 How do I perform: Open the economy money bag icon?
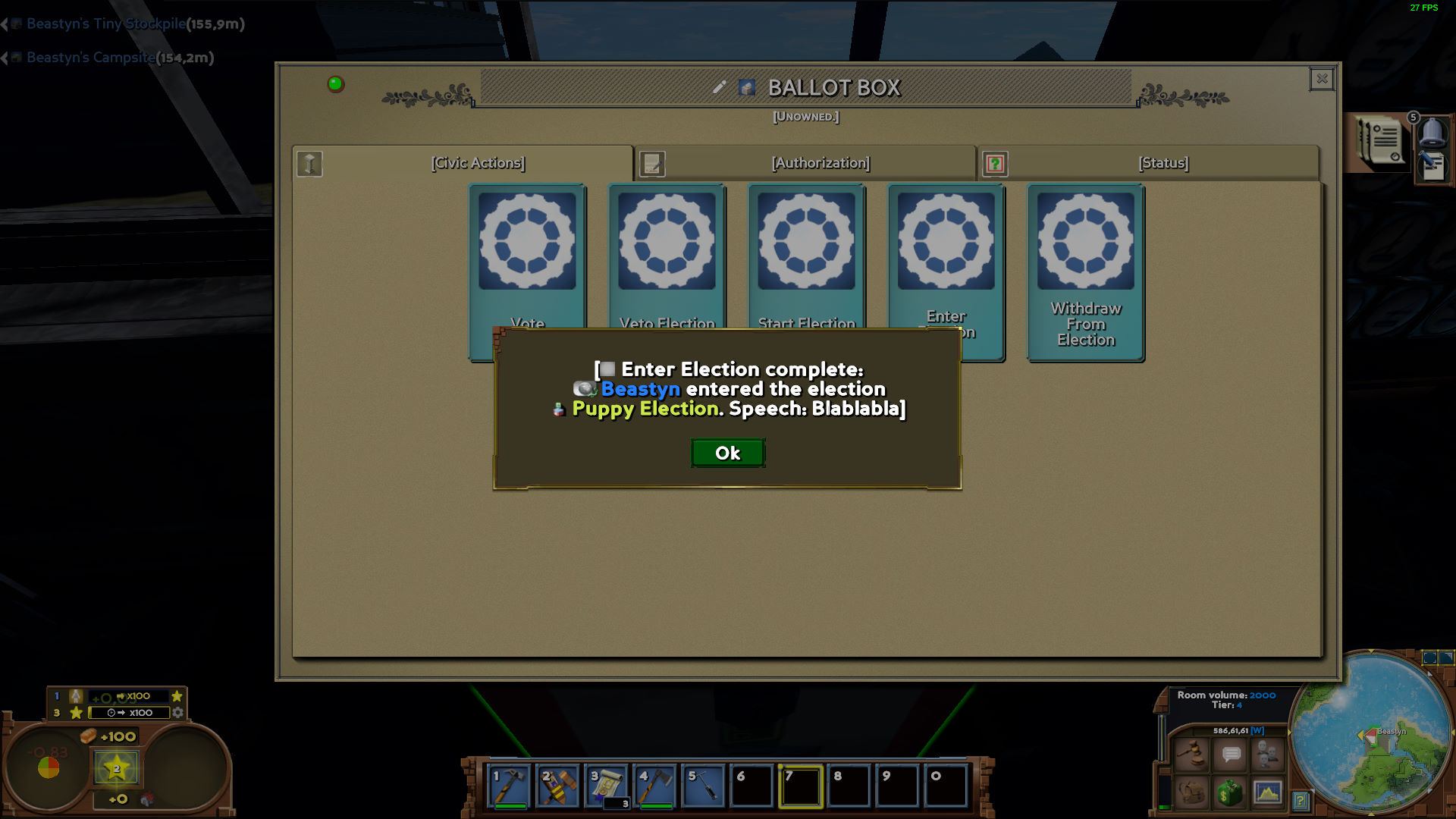click(x=1229, y=795)
